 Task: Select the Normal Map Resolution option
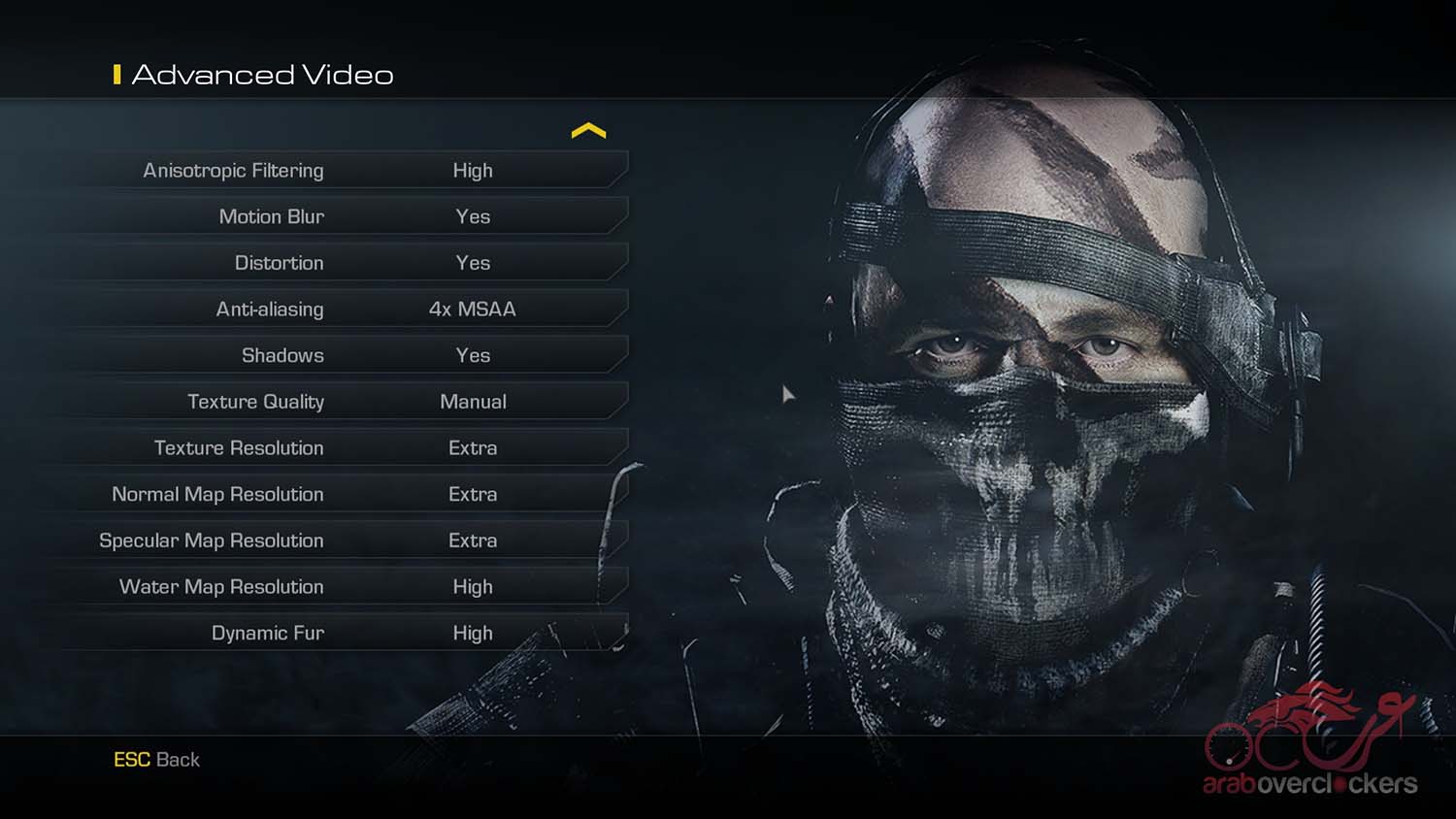point(473,494)
